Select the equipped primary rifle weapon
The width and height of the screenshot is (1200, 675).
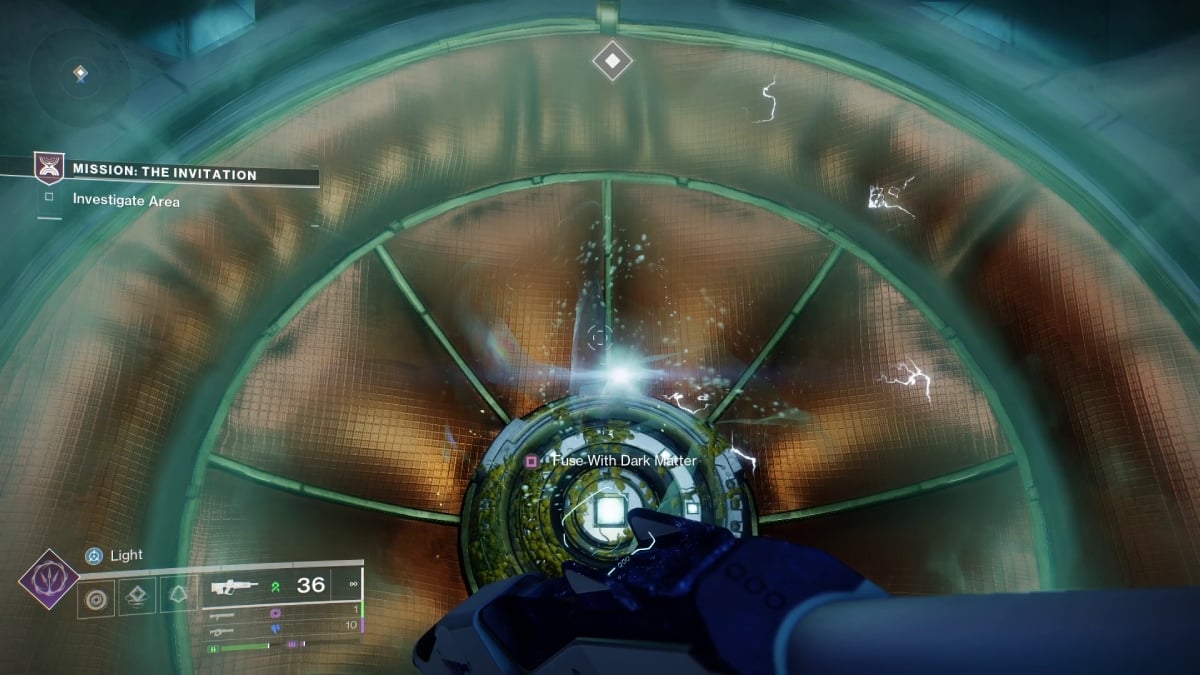(x=233, y=588)
